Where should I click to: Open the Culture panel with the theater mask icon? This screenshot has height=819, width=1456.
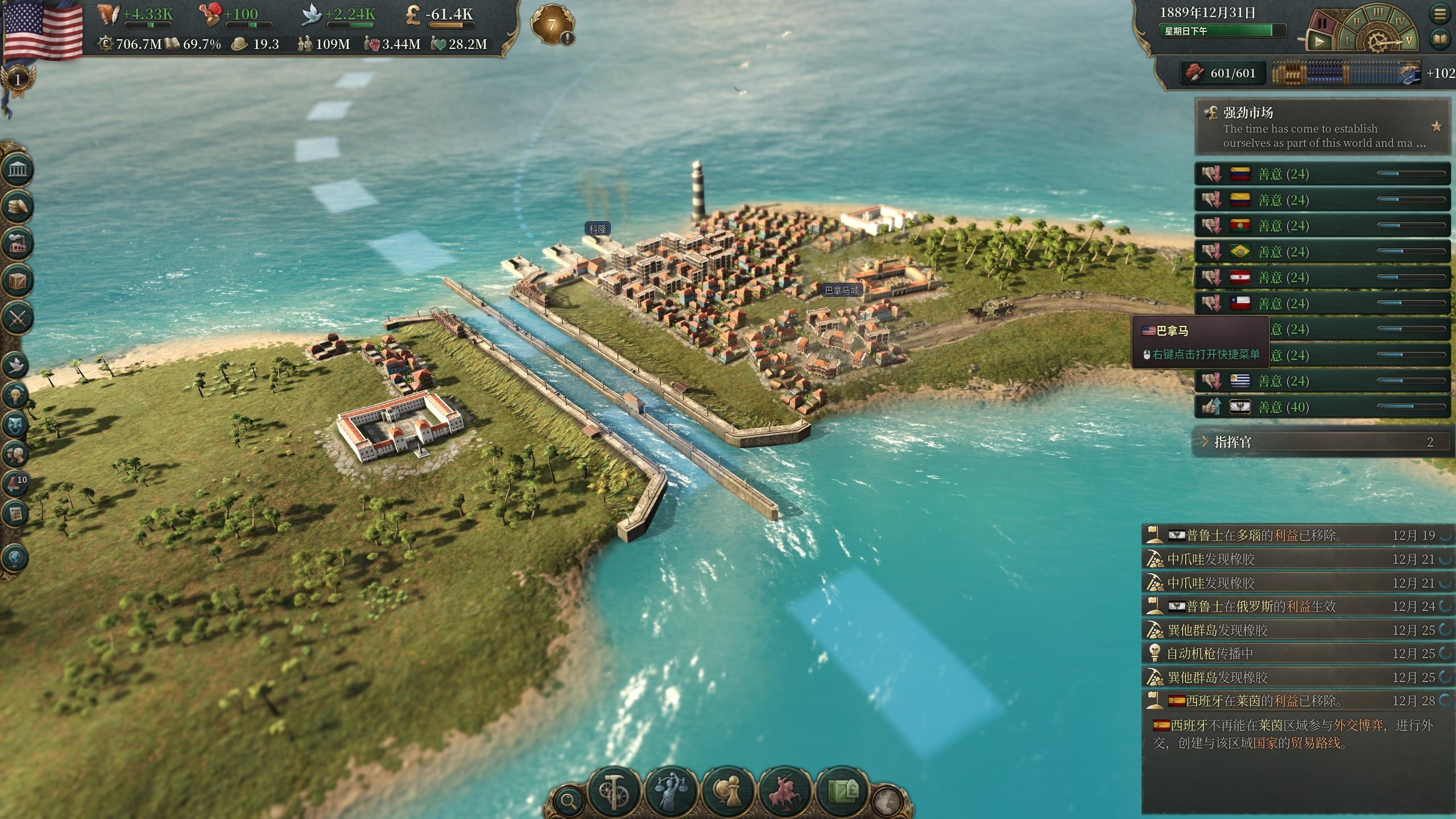coord(16,424)
